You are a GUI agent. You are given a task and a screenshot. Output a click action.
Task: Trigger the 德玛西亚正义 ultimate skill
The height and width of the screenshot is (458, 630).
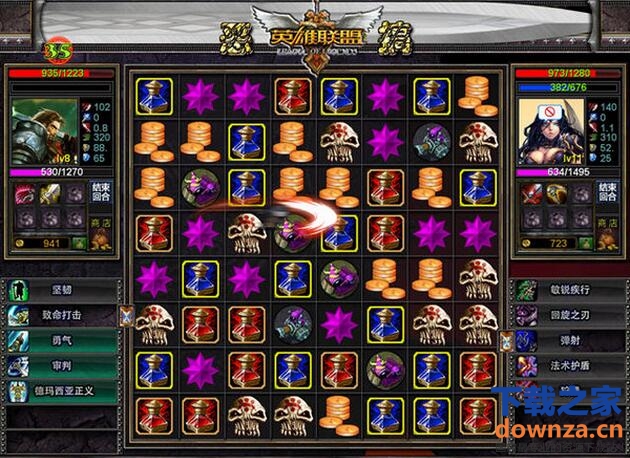(x=62, y=391)
